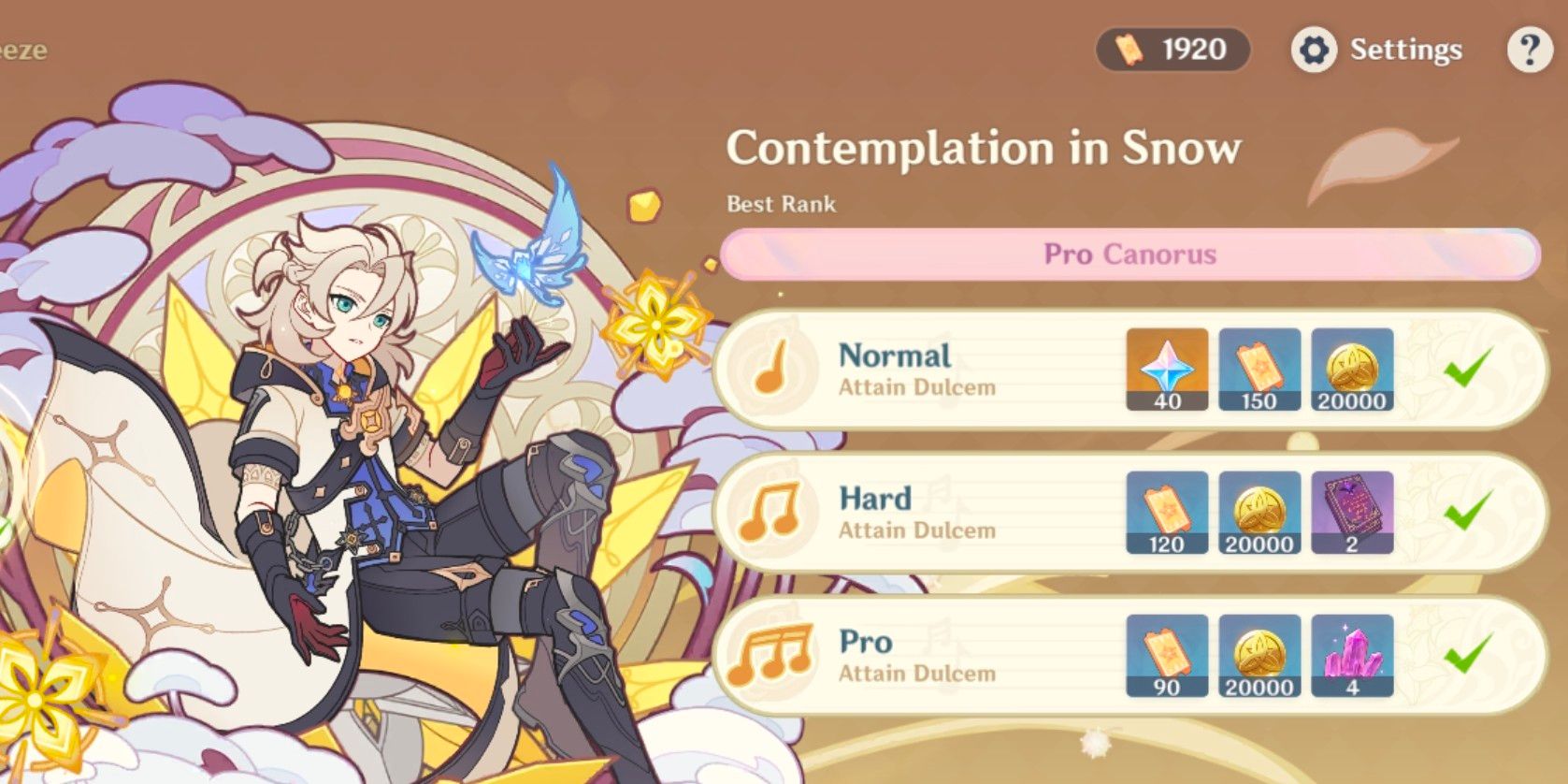Click the Mora reward icon in Pro row
The width and height of the screenshot is (1568, 784).
coord(1260,655)
